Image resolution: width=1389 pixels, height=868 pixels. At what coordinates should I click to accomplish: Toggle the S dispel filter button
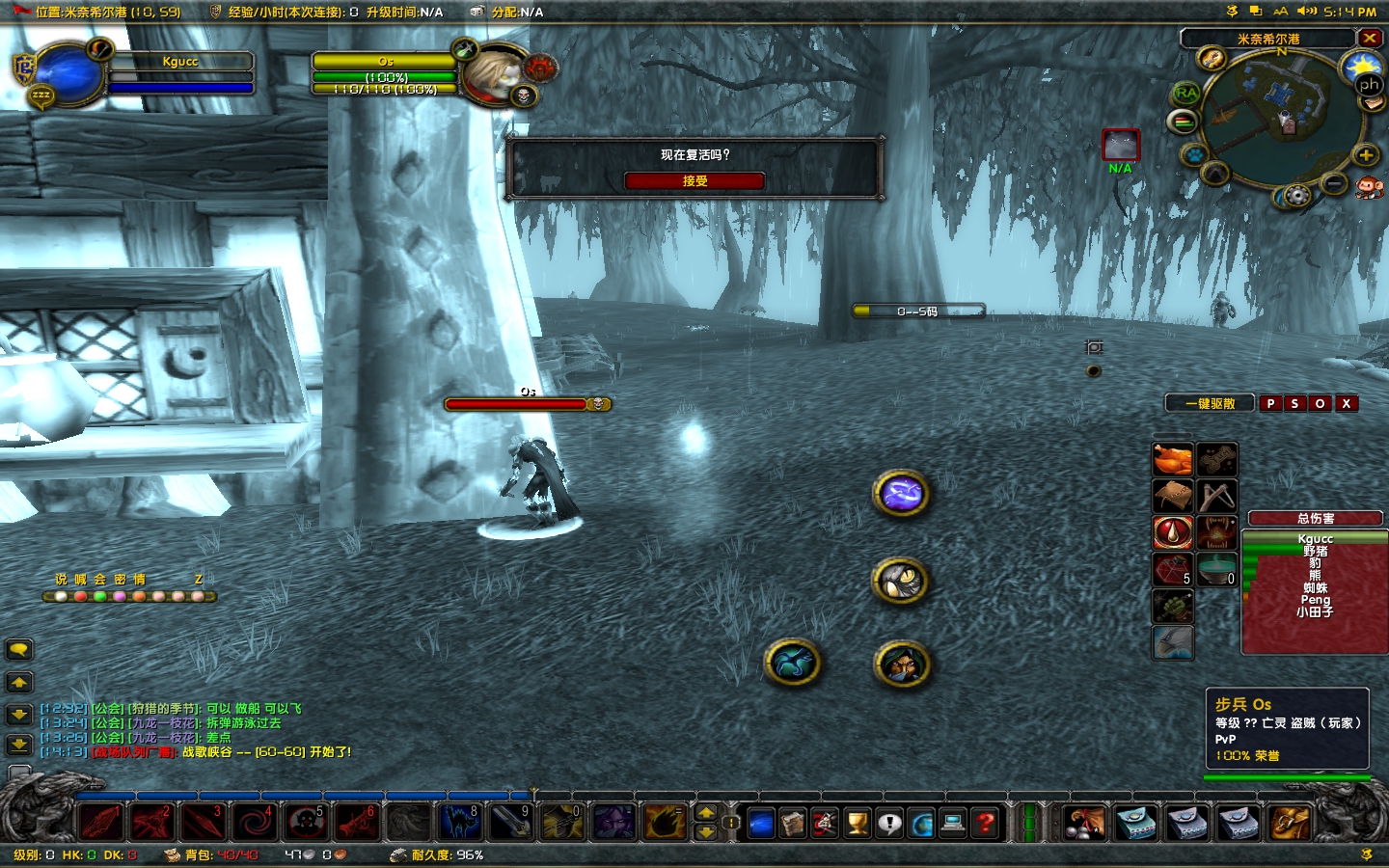(1294, 403)
